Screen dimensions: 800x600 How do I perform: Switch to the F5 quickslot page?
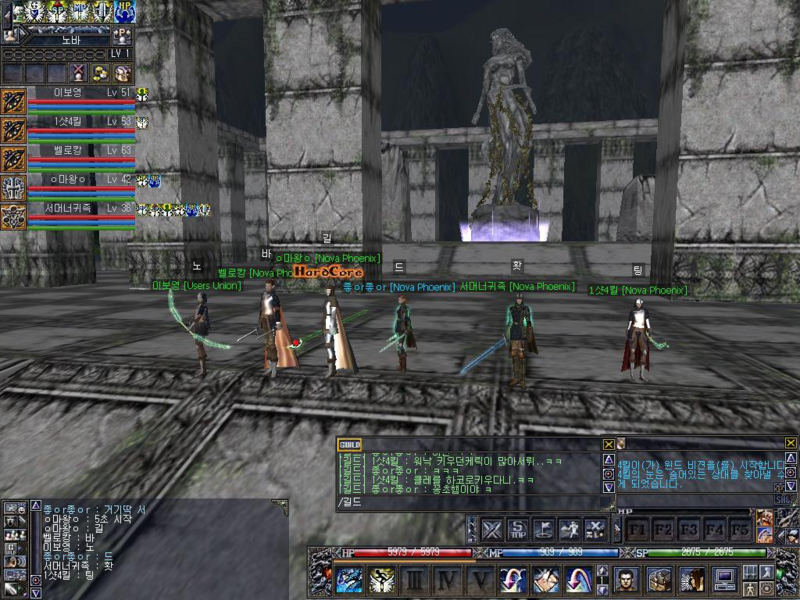click(739, 527)
